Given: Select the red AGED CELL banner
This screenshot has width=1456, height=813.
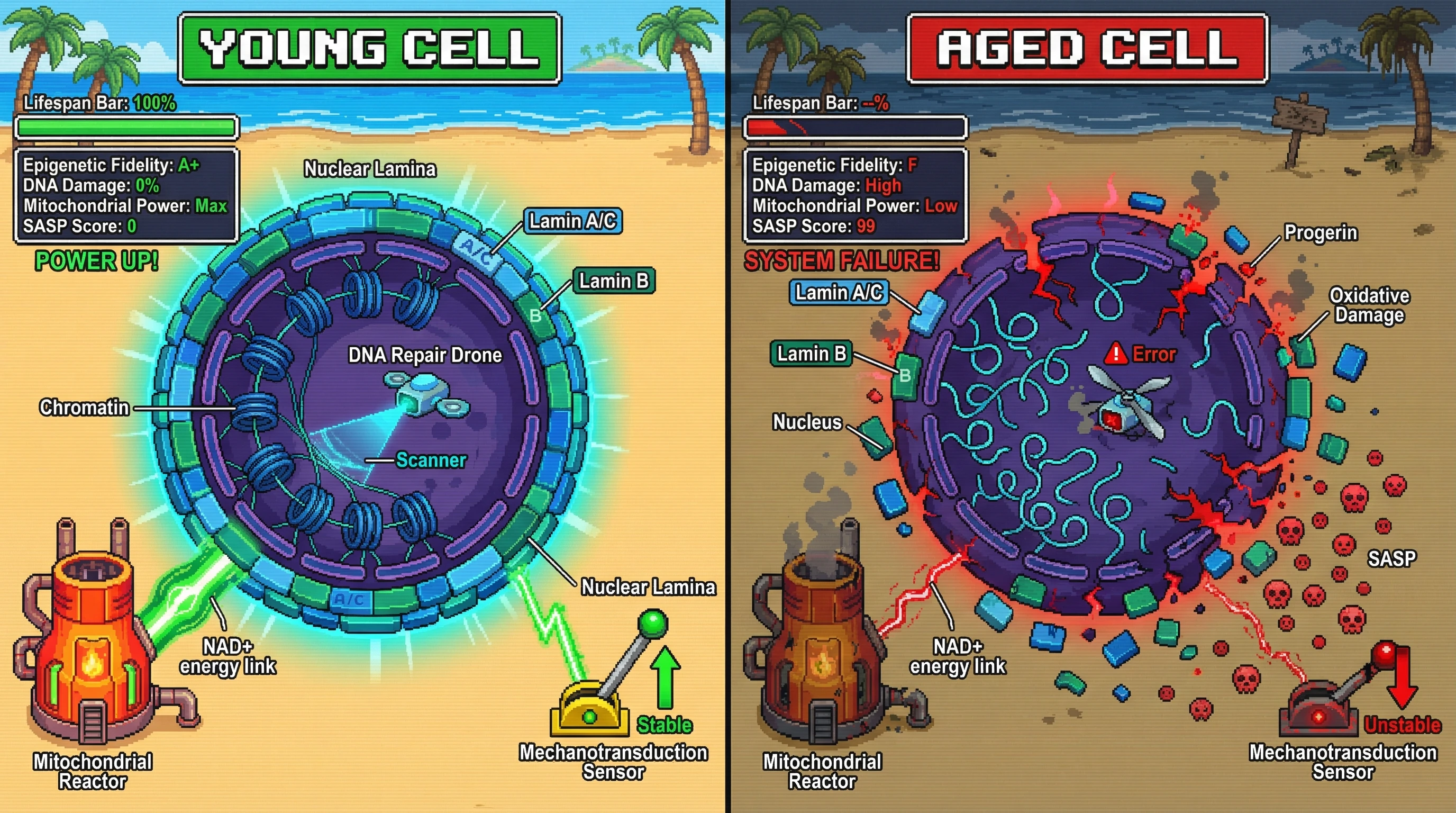Looking at the screenshot, I should [x=1087, y=48].
